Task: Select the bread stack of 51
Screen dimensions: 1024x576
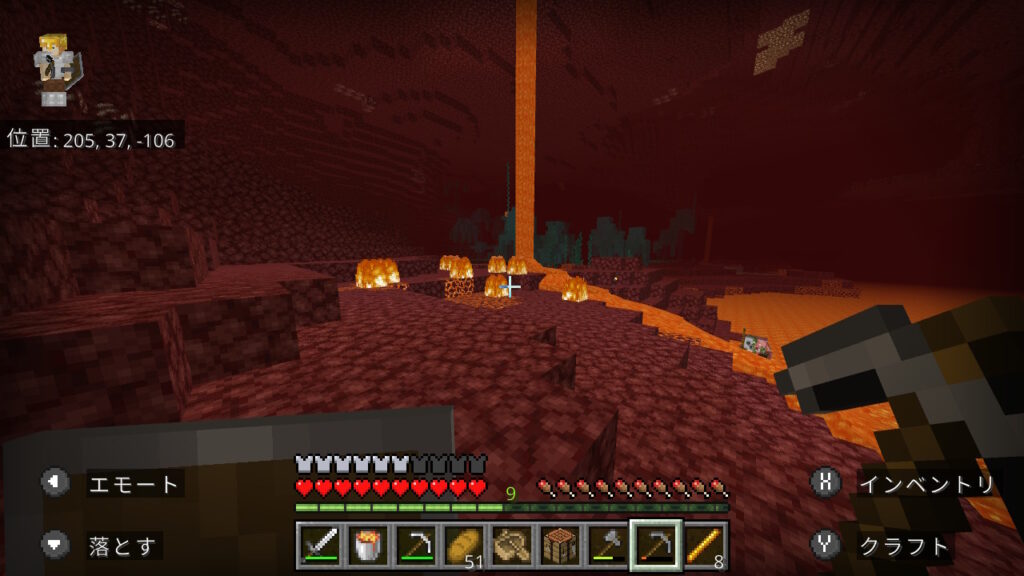Action: (x=464, y=546)
